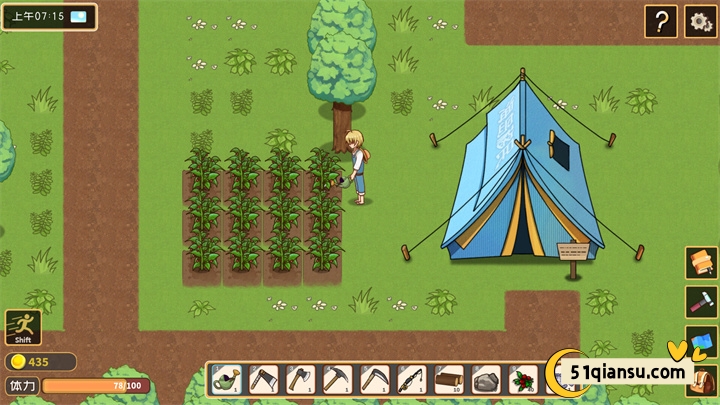Open the help question mark button

click(660, 20)
